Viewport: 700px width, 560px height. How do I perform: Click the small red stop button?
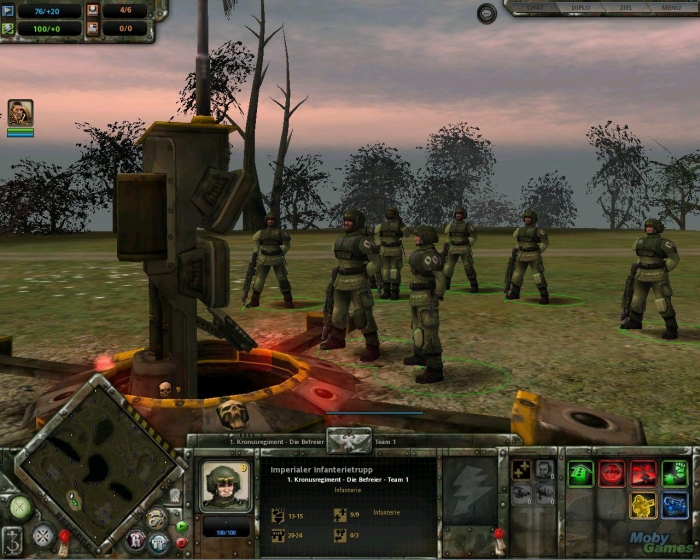click(181, 543)
